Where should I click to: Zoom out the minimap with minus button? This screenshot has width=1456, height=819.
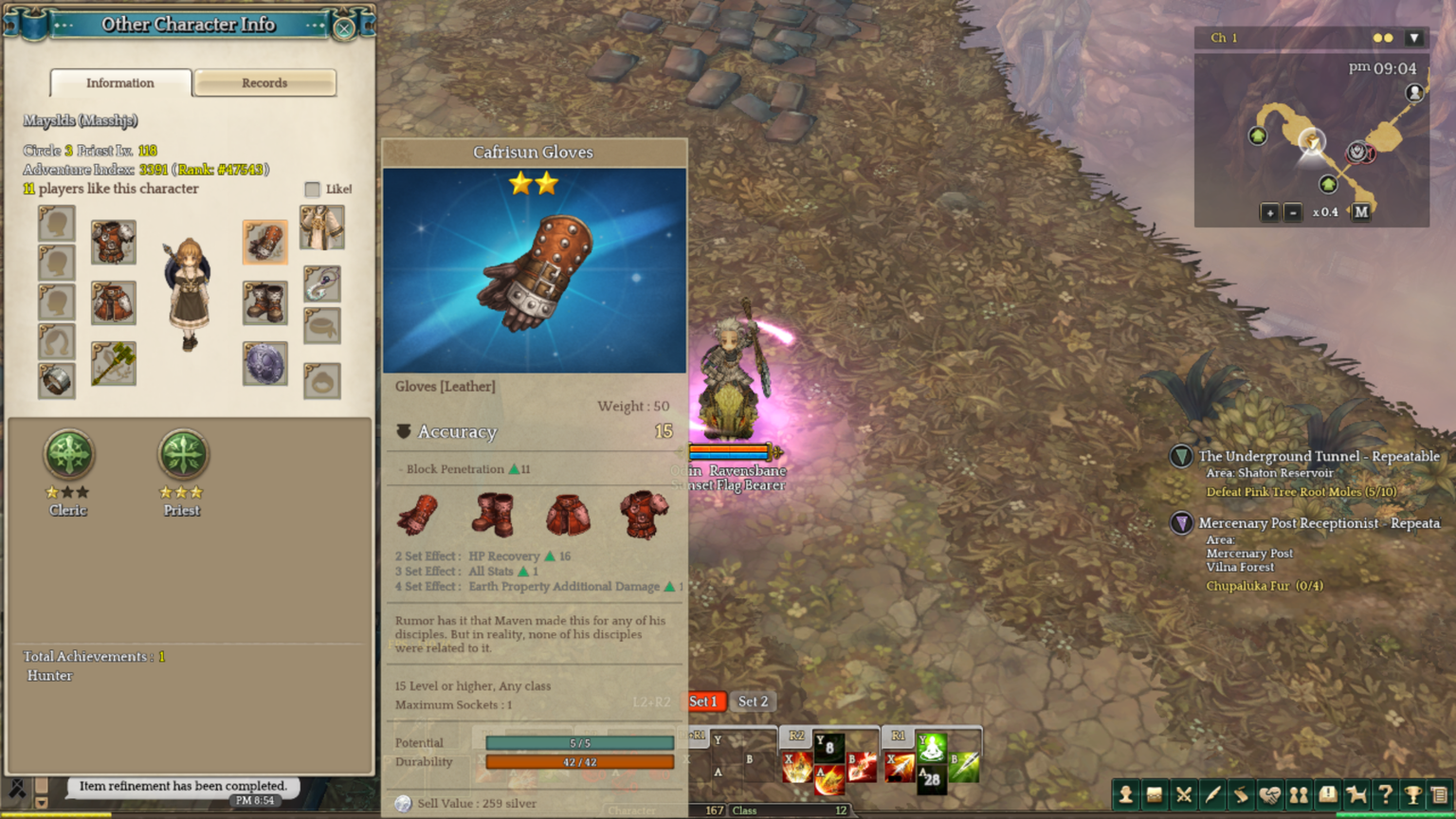1292,212
